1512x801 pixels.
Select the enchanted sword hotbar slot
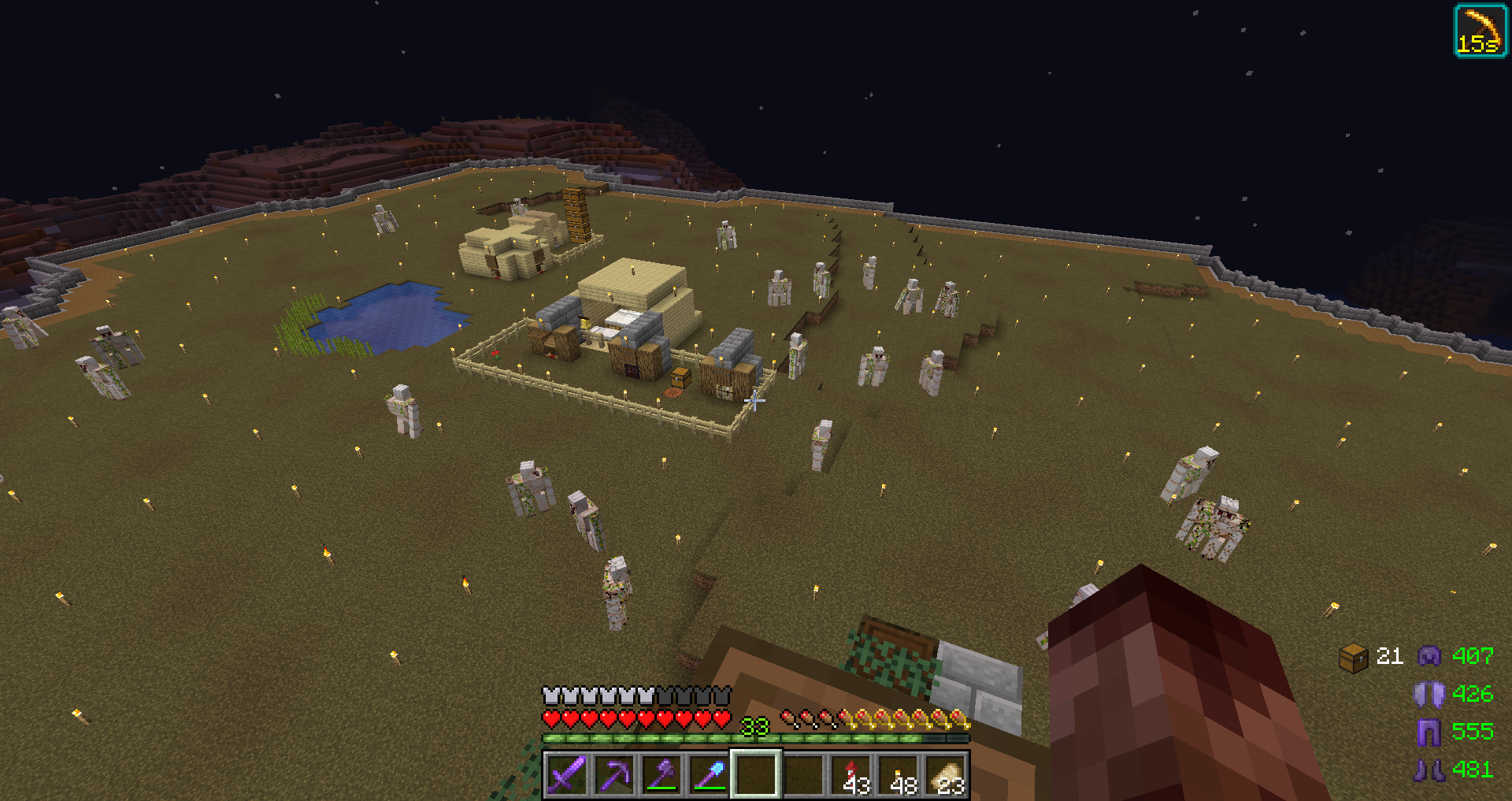click(567, 774)
